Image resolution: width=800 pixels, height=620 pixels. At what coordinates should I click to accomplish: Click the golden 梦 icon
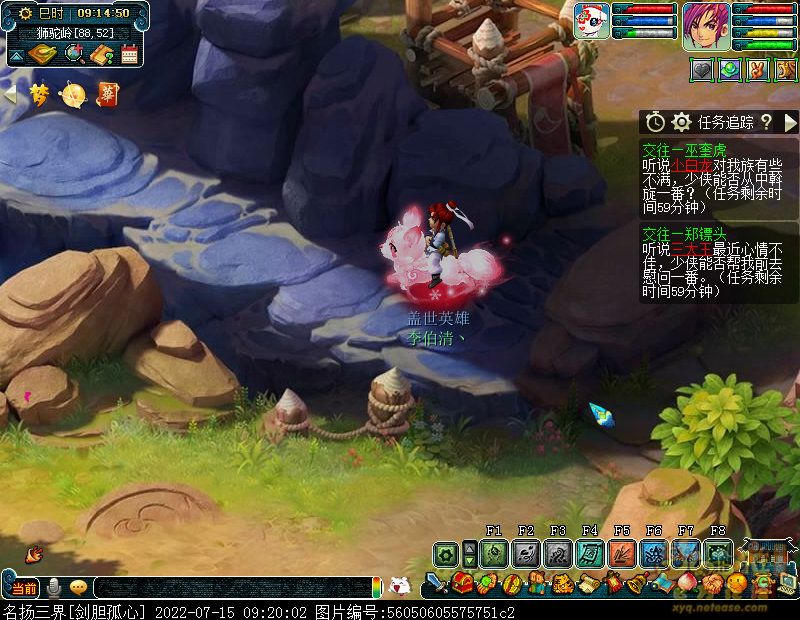pos(40,95)
